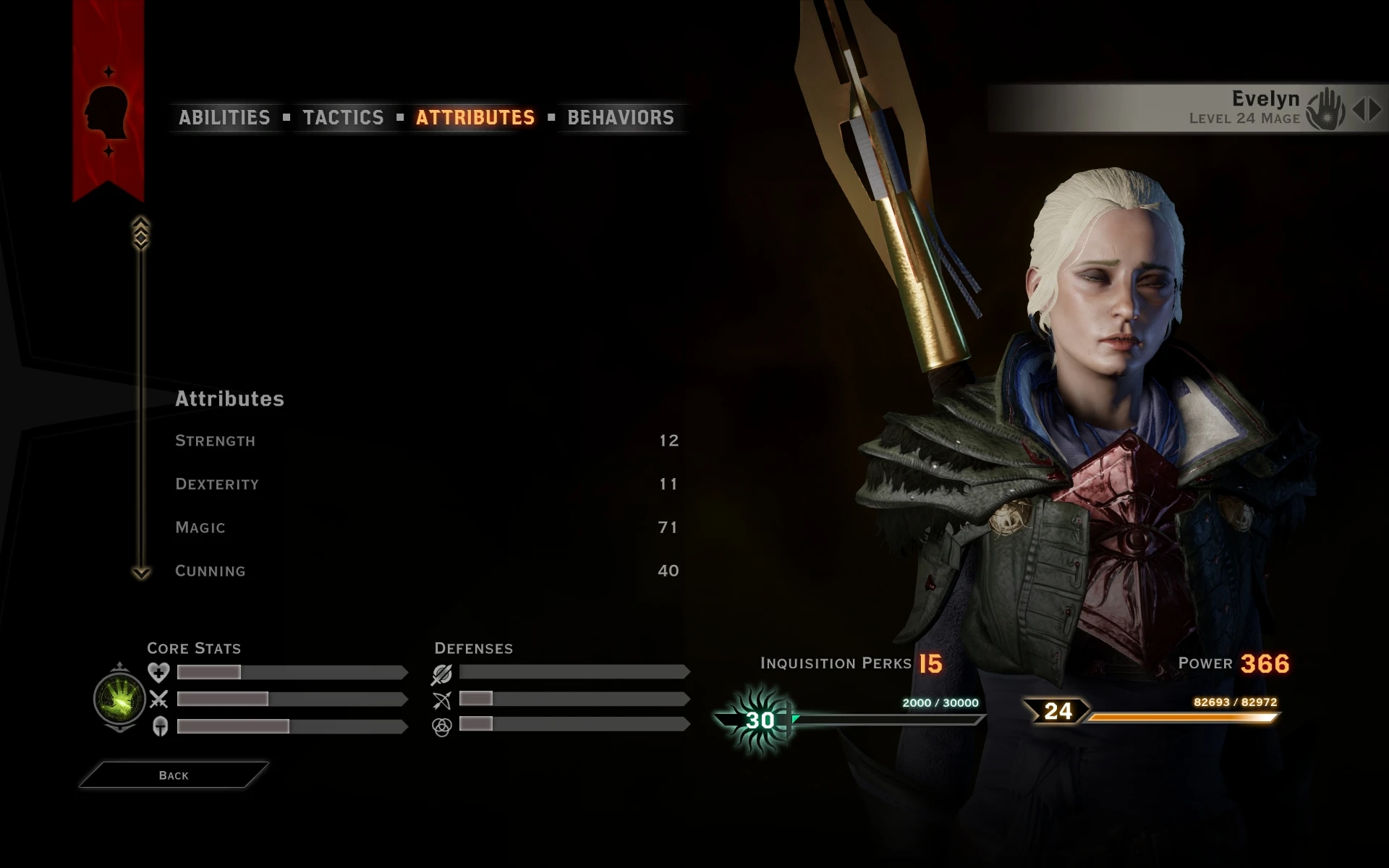Click the magic resistance triquetra icon
1389x868 pixels.
(442, 726)
